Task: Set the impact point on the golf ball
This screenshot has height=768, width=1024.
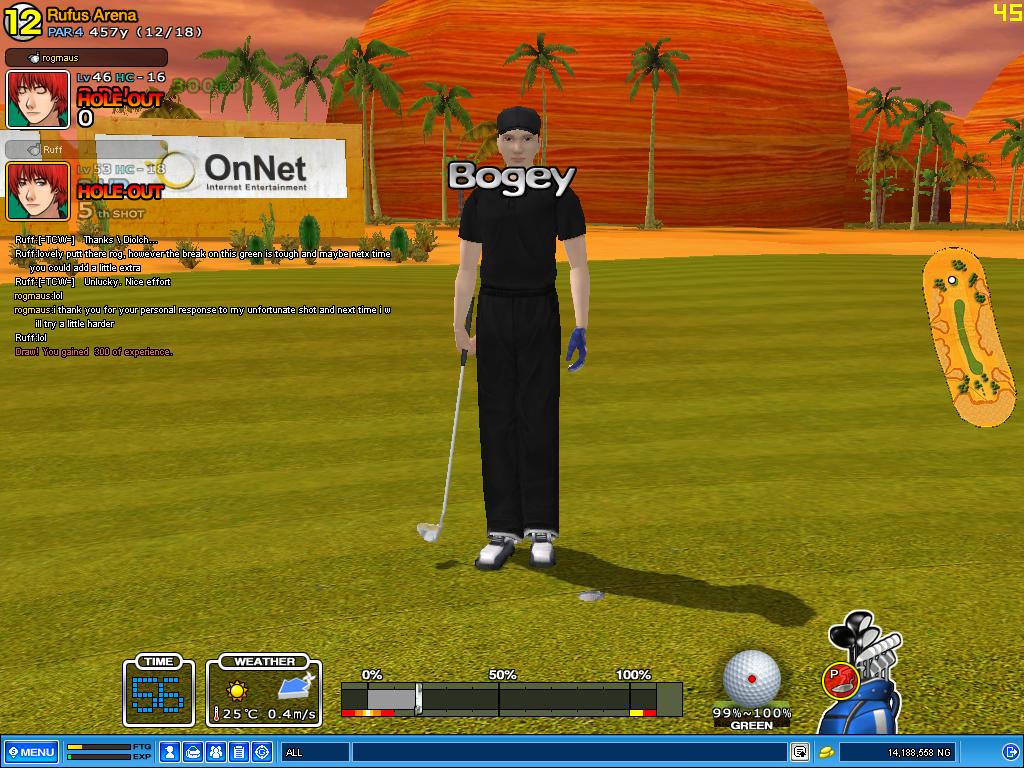Action: click(x=751, y=677)
